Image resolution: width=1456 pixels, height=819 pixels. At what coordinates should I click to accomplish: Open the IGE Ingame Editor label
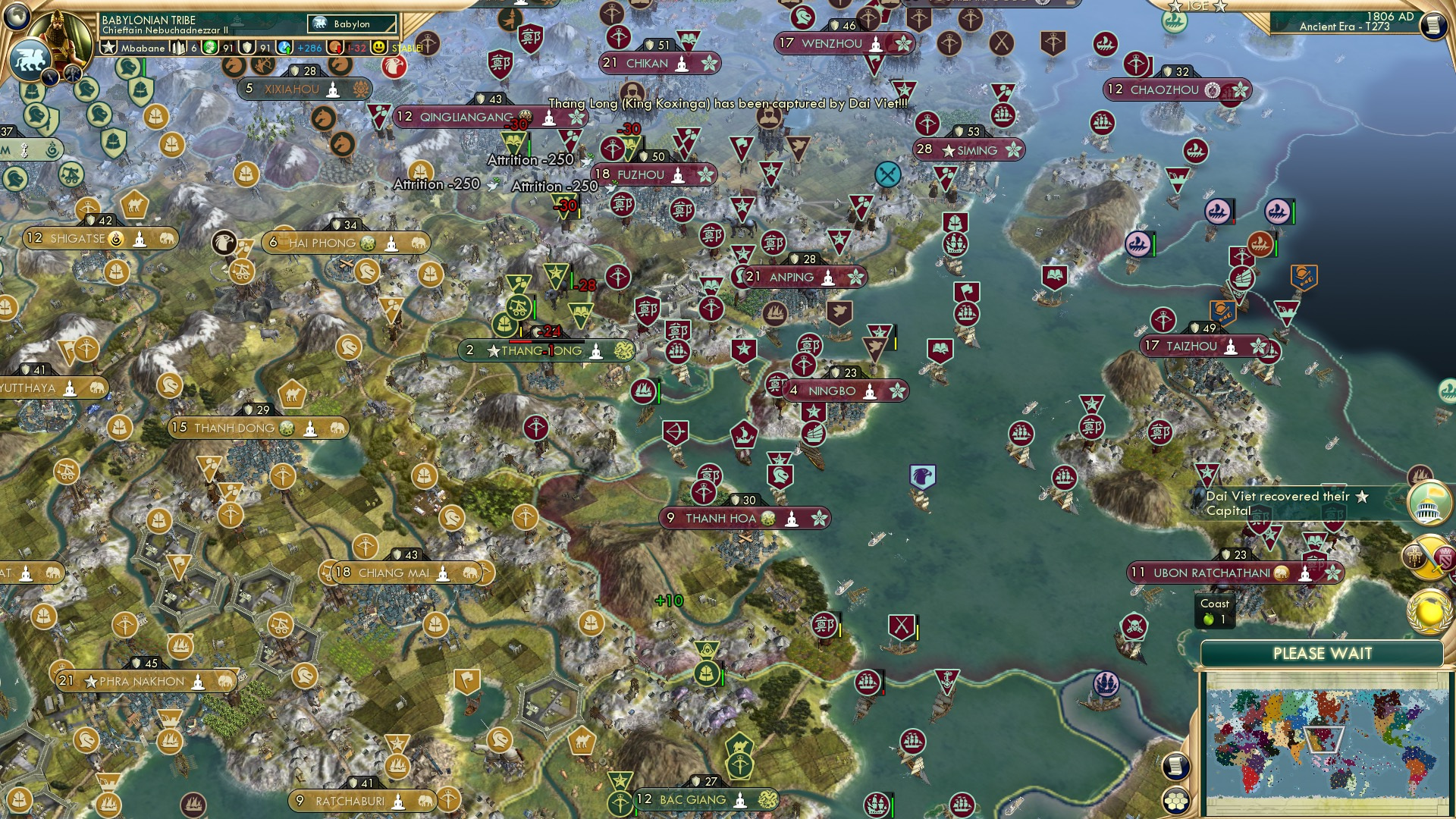1198,5
